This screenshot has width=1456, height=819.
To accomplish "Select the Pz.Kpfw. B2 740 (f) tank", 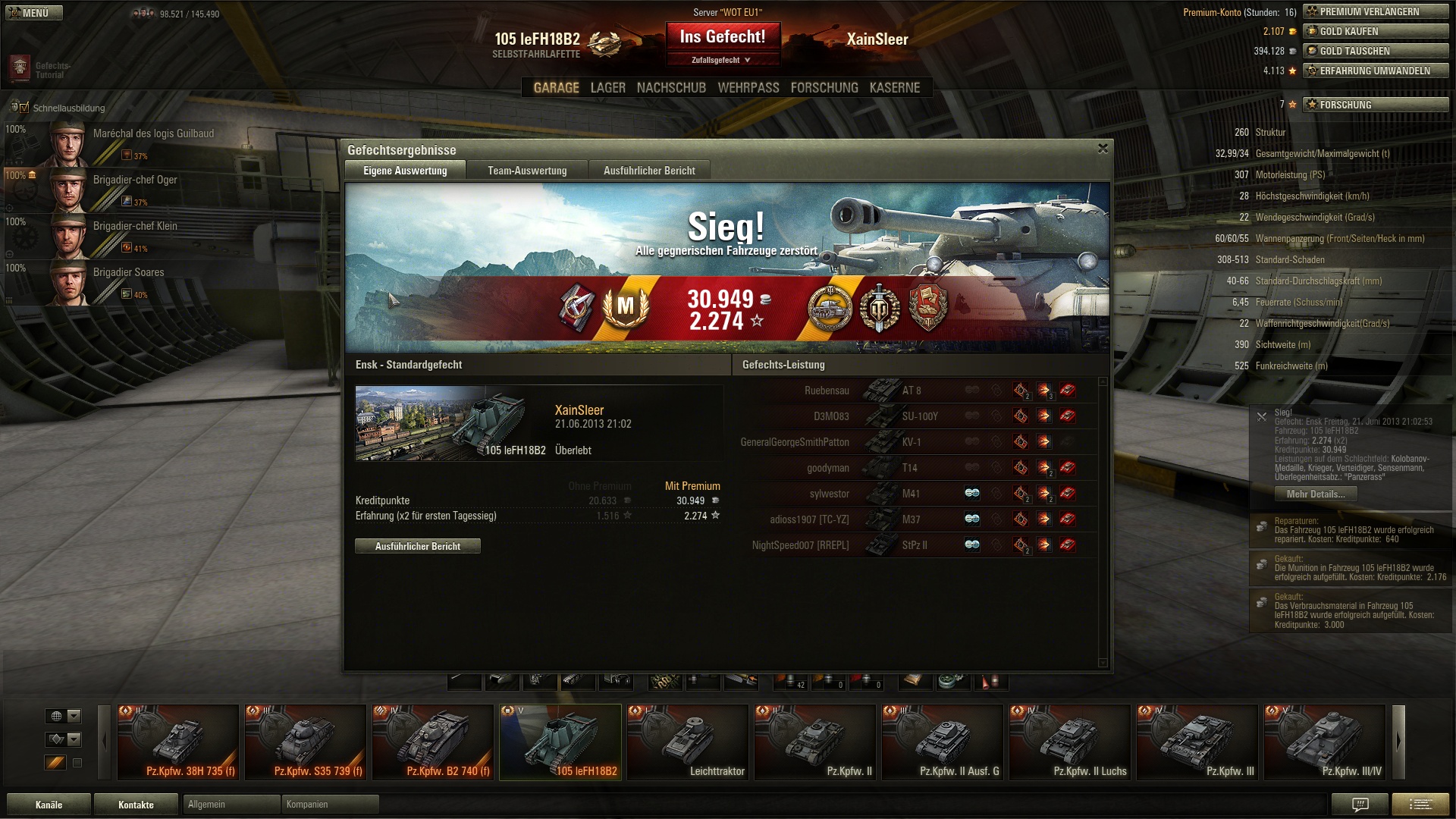I will [x=433, y=742].
